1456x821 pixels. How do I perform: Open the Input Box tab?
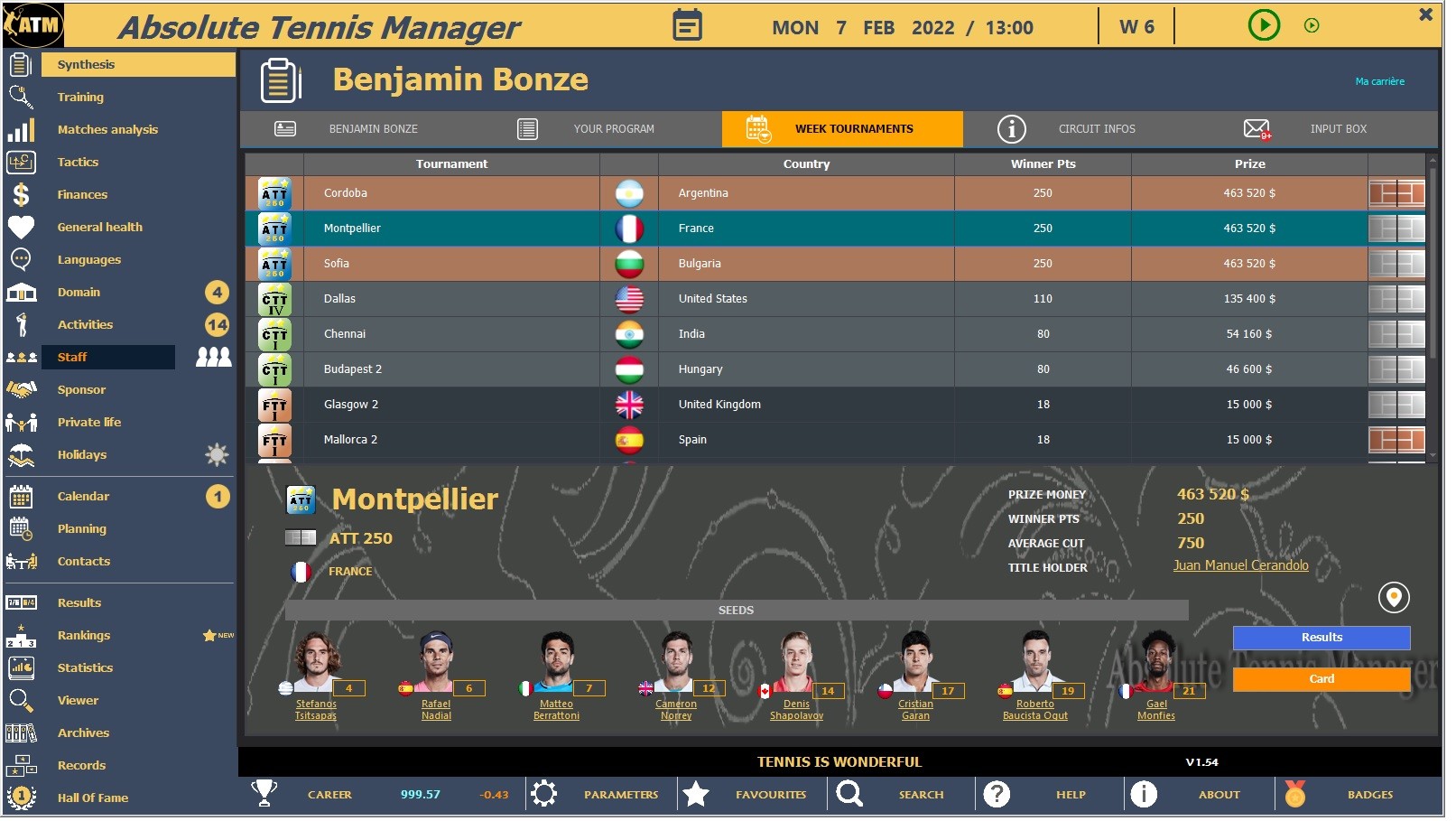click(1339, 128)
